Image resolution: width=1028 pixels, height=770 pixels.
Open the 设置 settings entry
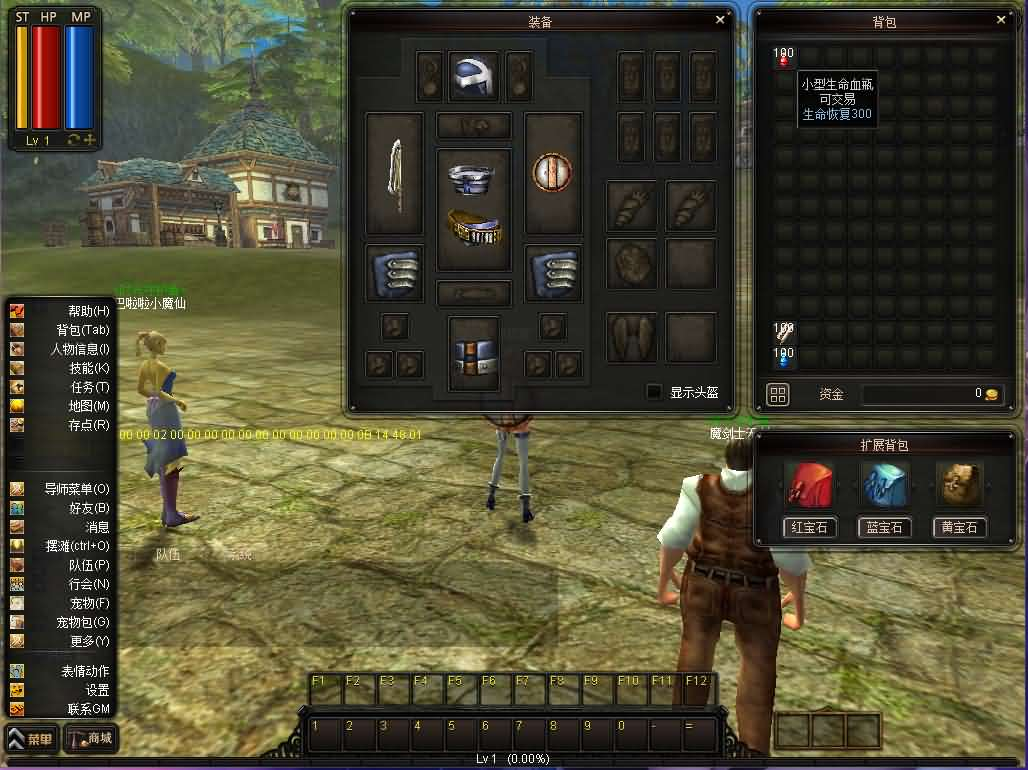(x=97, y=690)
